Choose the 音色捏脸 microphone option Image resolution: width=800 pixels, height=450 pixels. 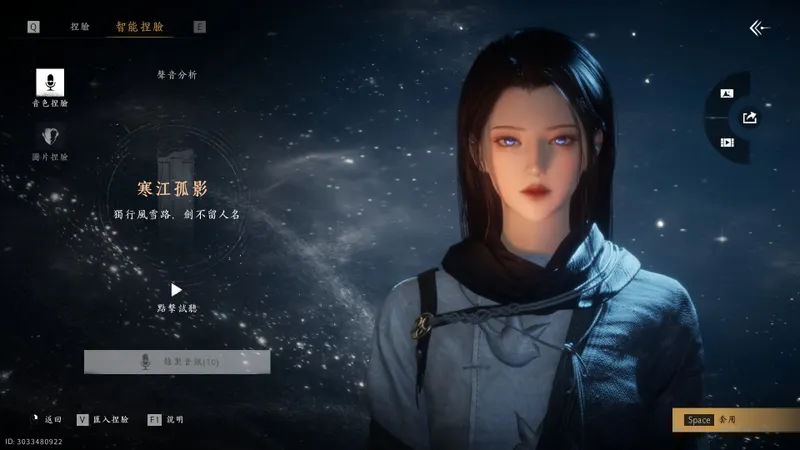[50, 83]
